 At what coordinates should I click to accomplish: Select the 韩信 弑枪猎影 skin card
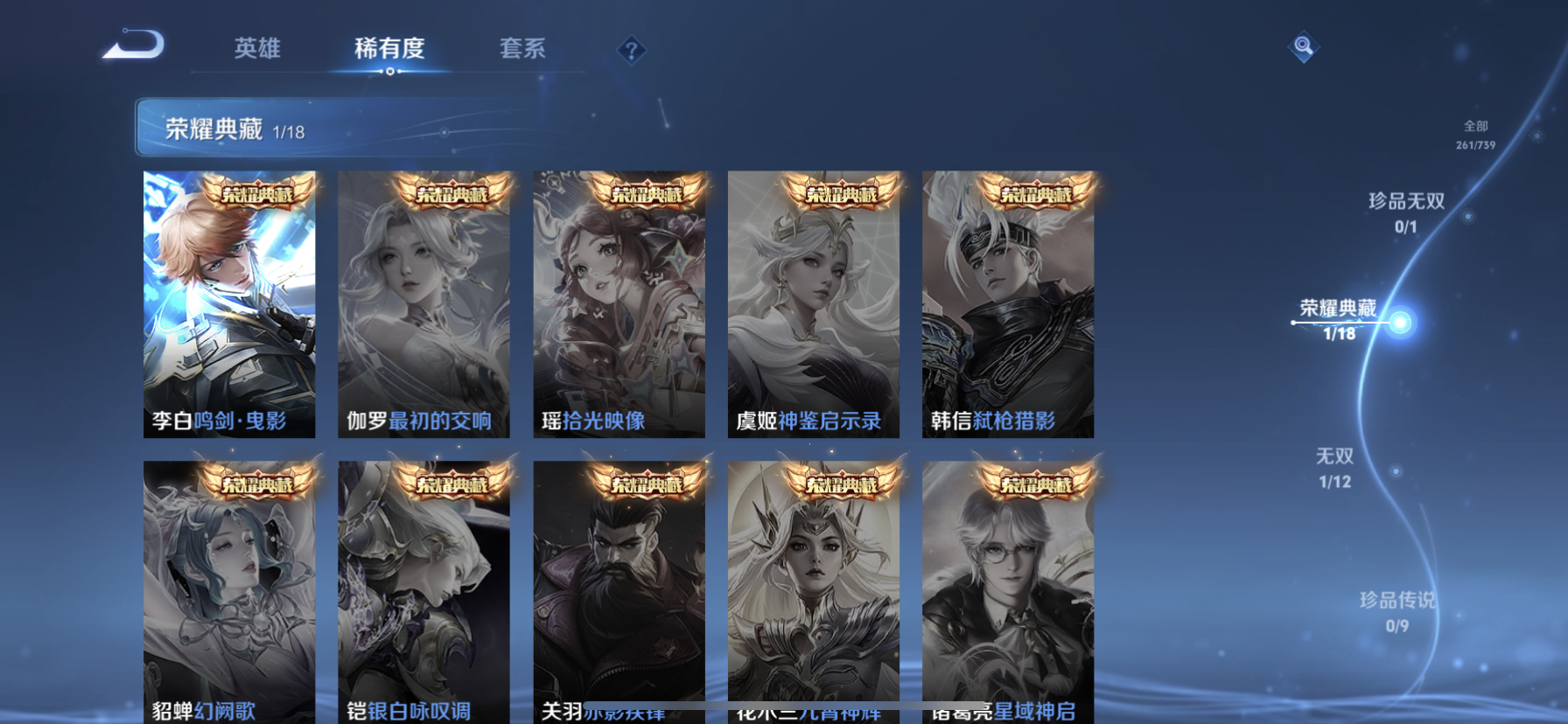[1008, 304]
